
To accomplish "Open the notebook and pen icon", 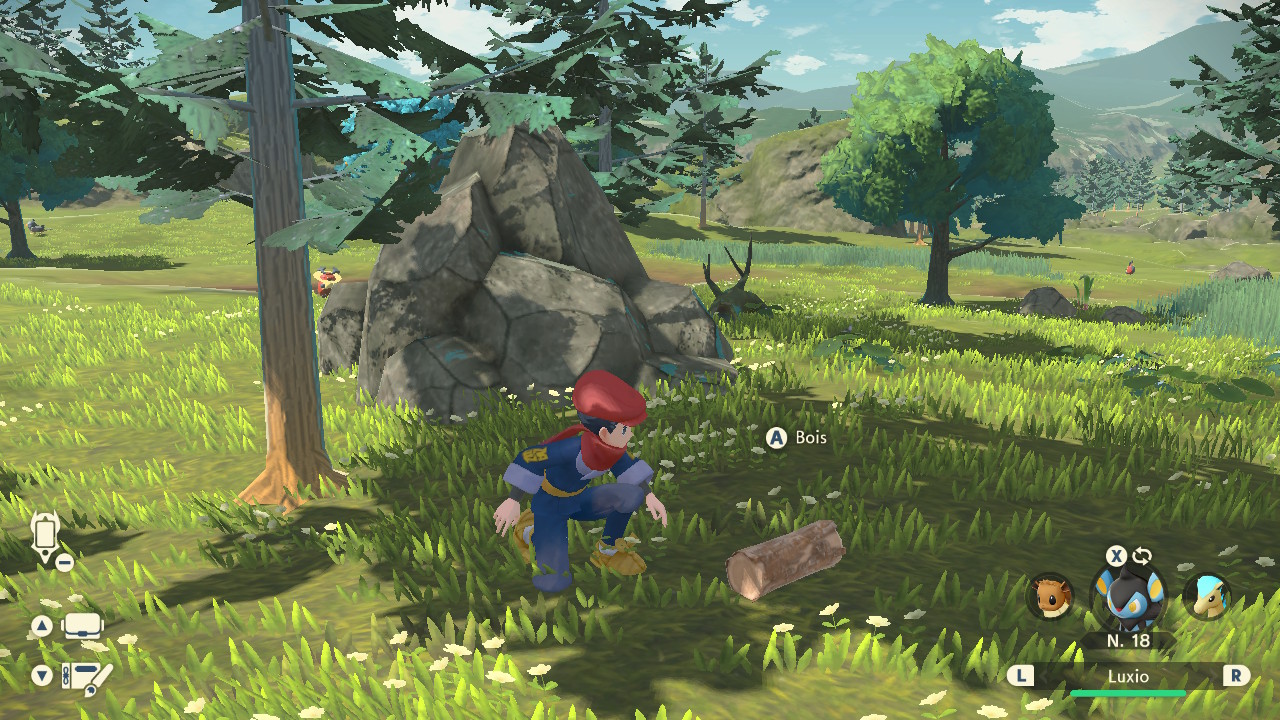I will [86, 678].
